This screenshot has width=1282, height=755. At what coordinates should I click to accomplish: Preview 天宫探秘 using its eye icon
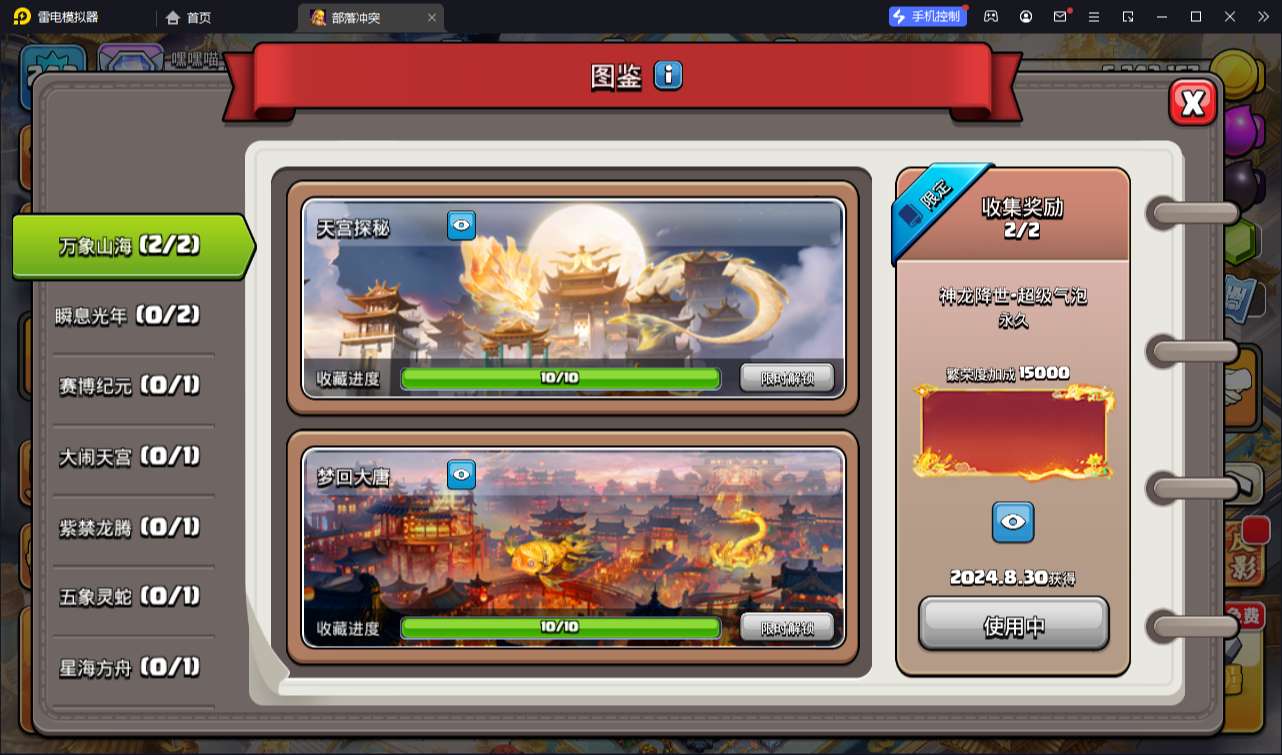point(459,226)
